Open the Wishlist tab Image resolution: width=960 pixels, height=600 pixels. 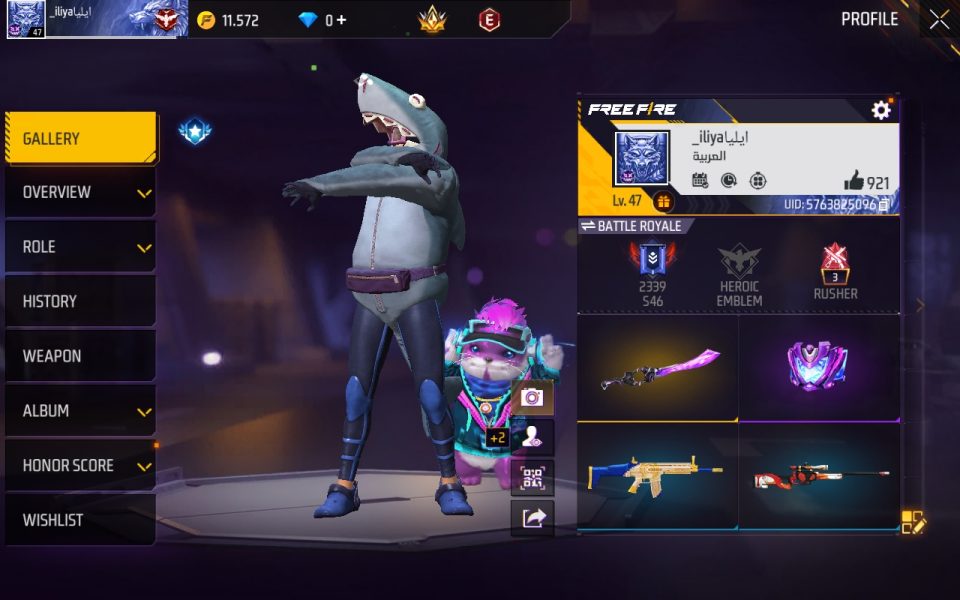pyautogui.click(x=80, y=520)
